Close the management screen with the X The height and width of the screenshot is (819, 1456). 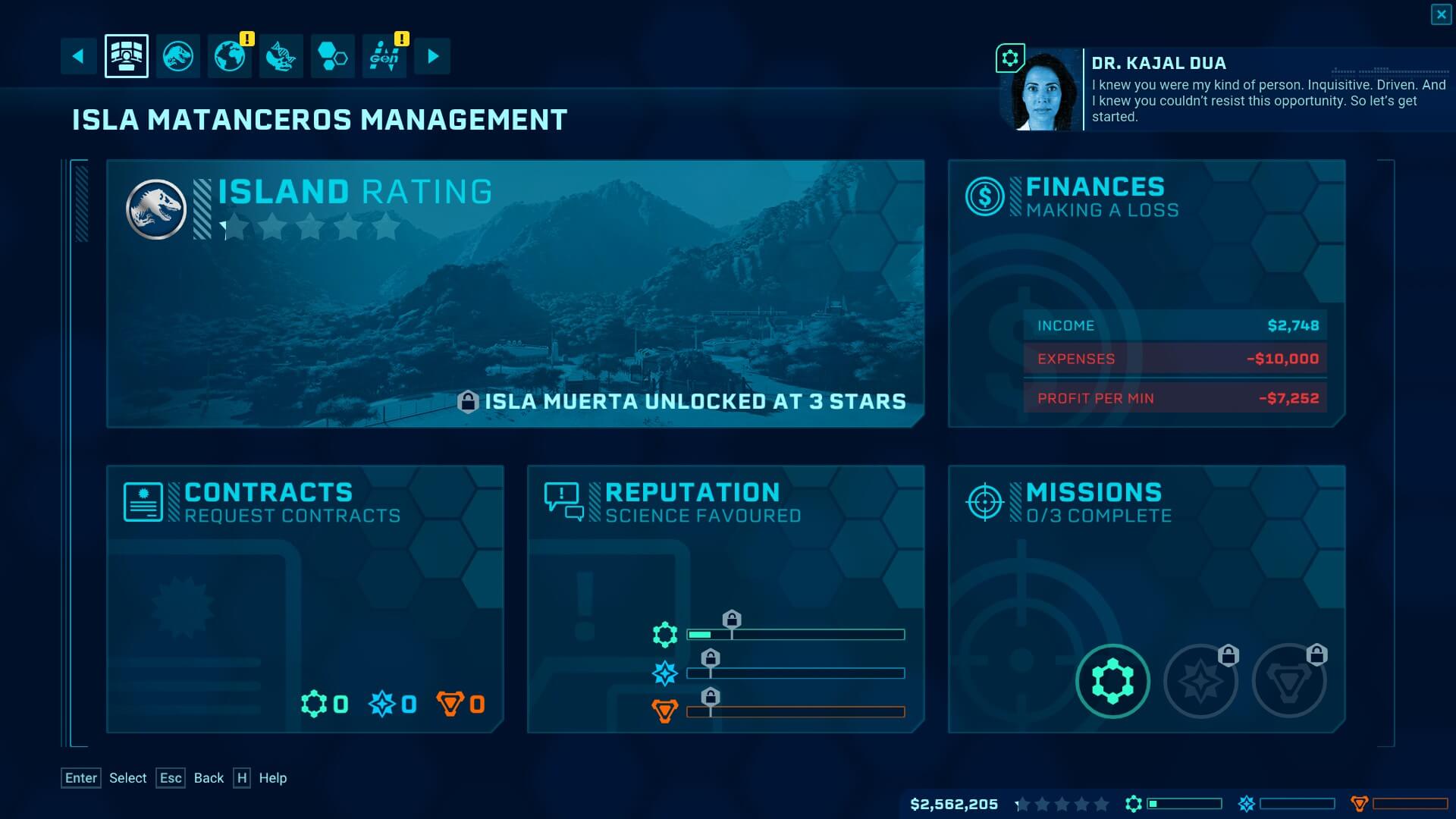[x=1441, y=14]
